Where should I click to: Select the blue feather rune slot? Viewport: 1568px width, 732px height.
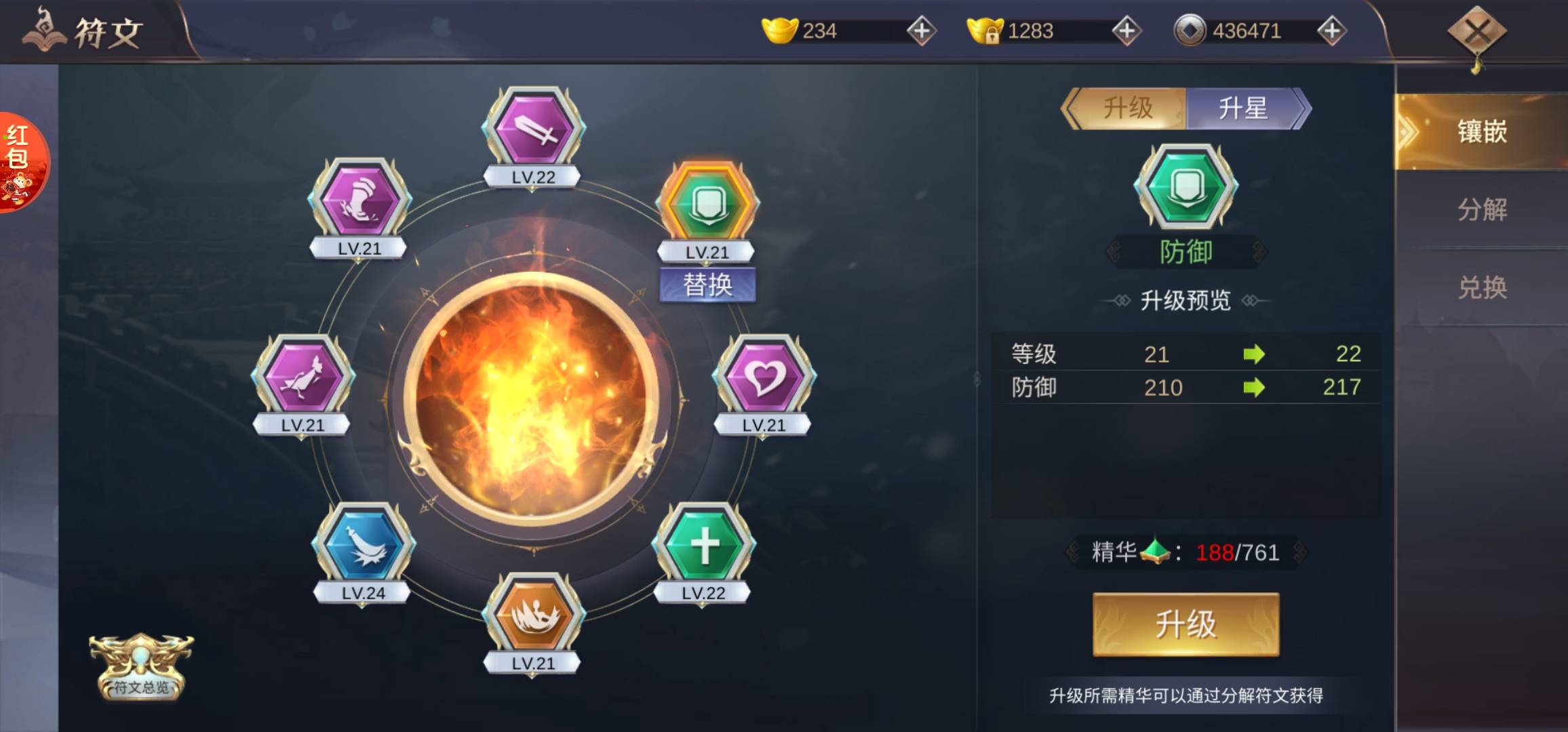tap(363, 545)
